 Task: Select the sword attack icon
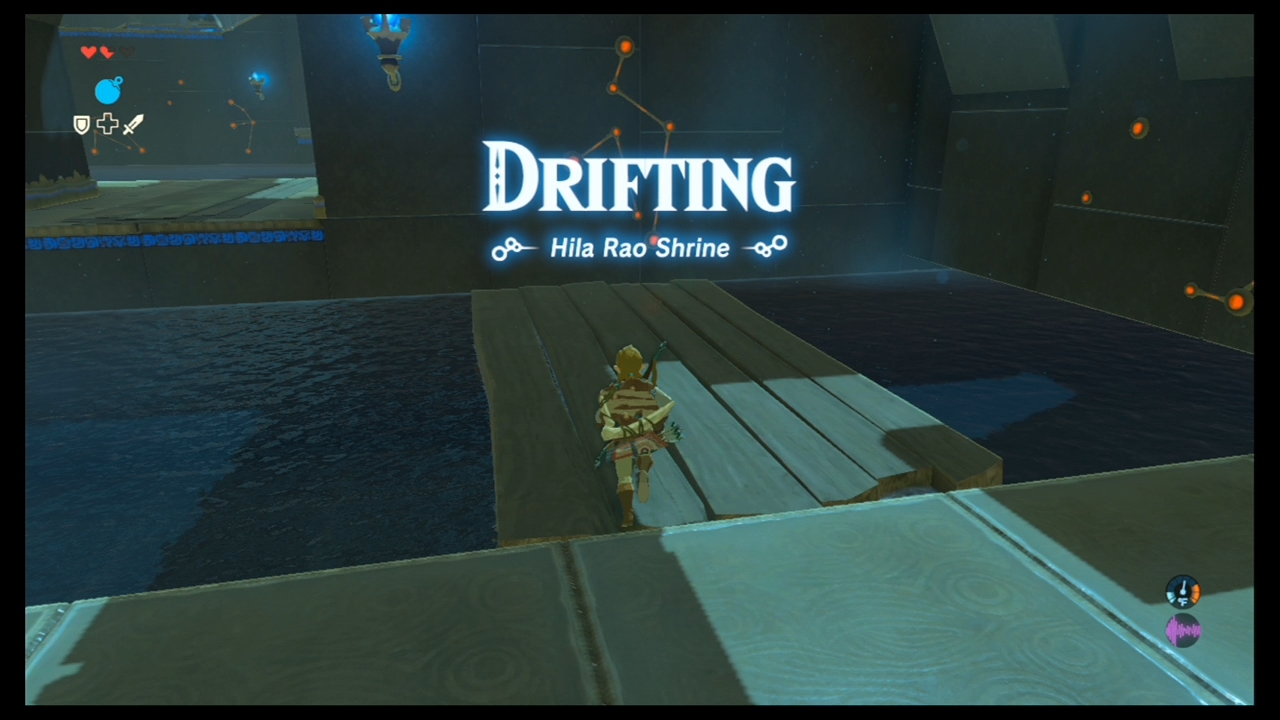tap(131, 125)
